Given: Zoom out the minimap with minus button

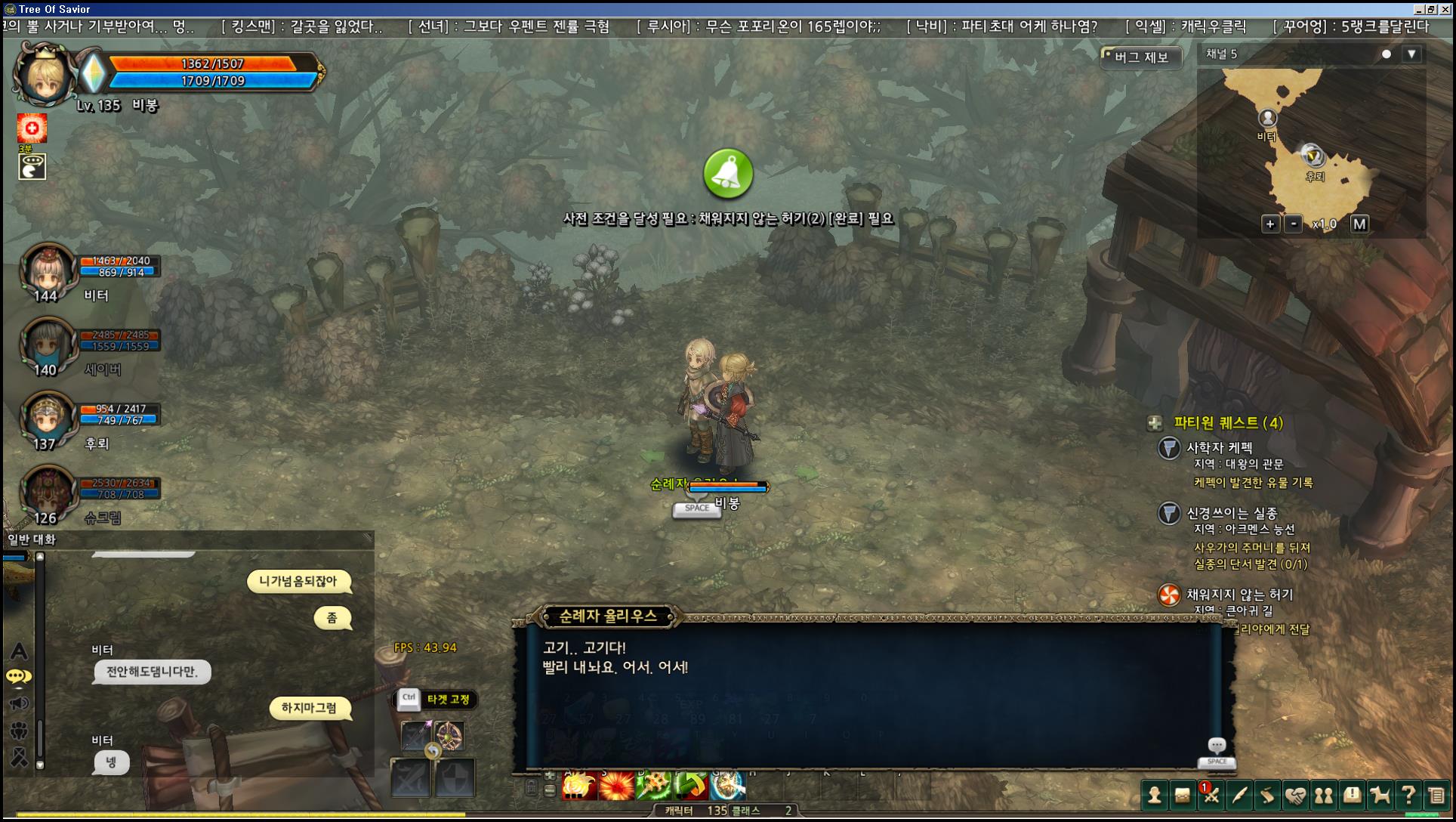Looking at the screenshot, I should (1294, 224).
